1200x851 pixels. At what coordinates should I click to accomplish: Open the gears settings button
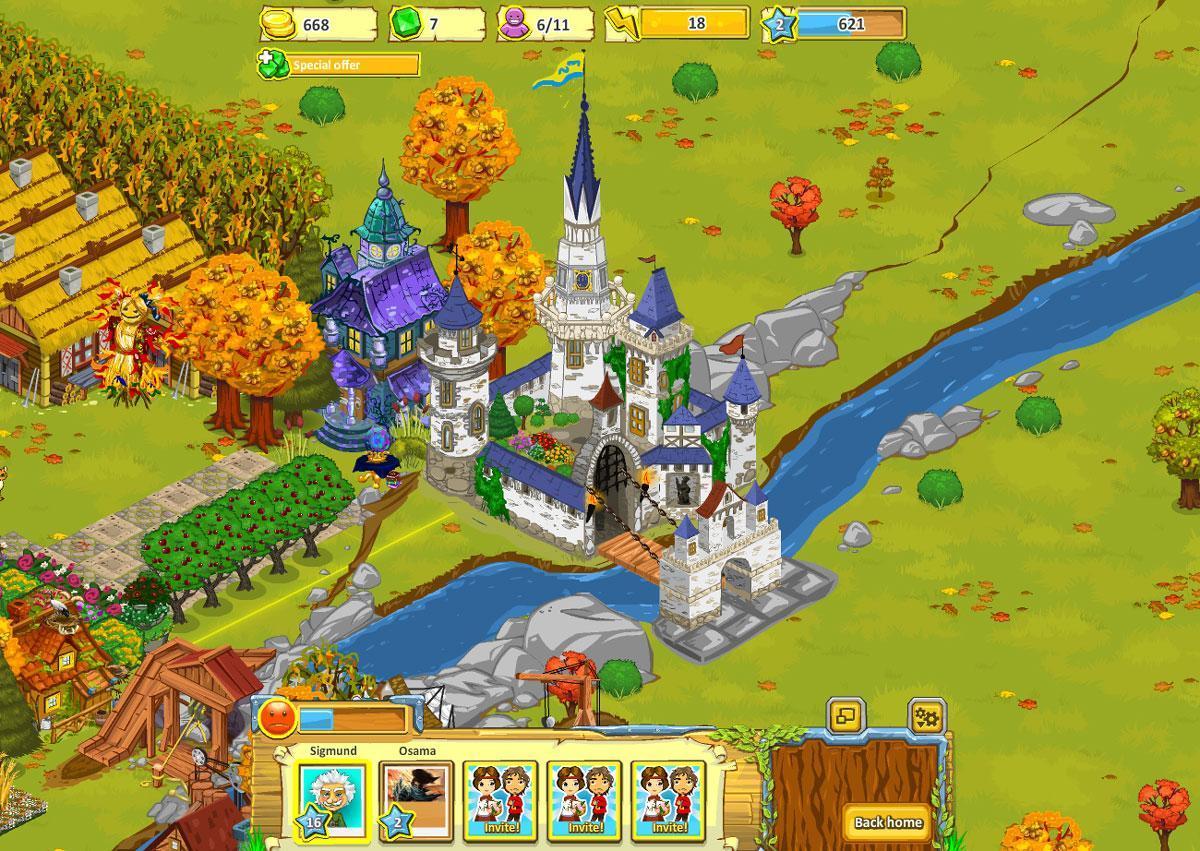(x=927, y=716)
